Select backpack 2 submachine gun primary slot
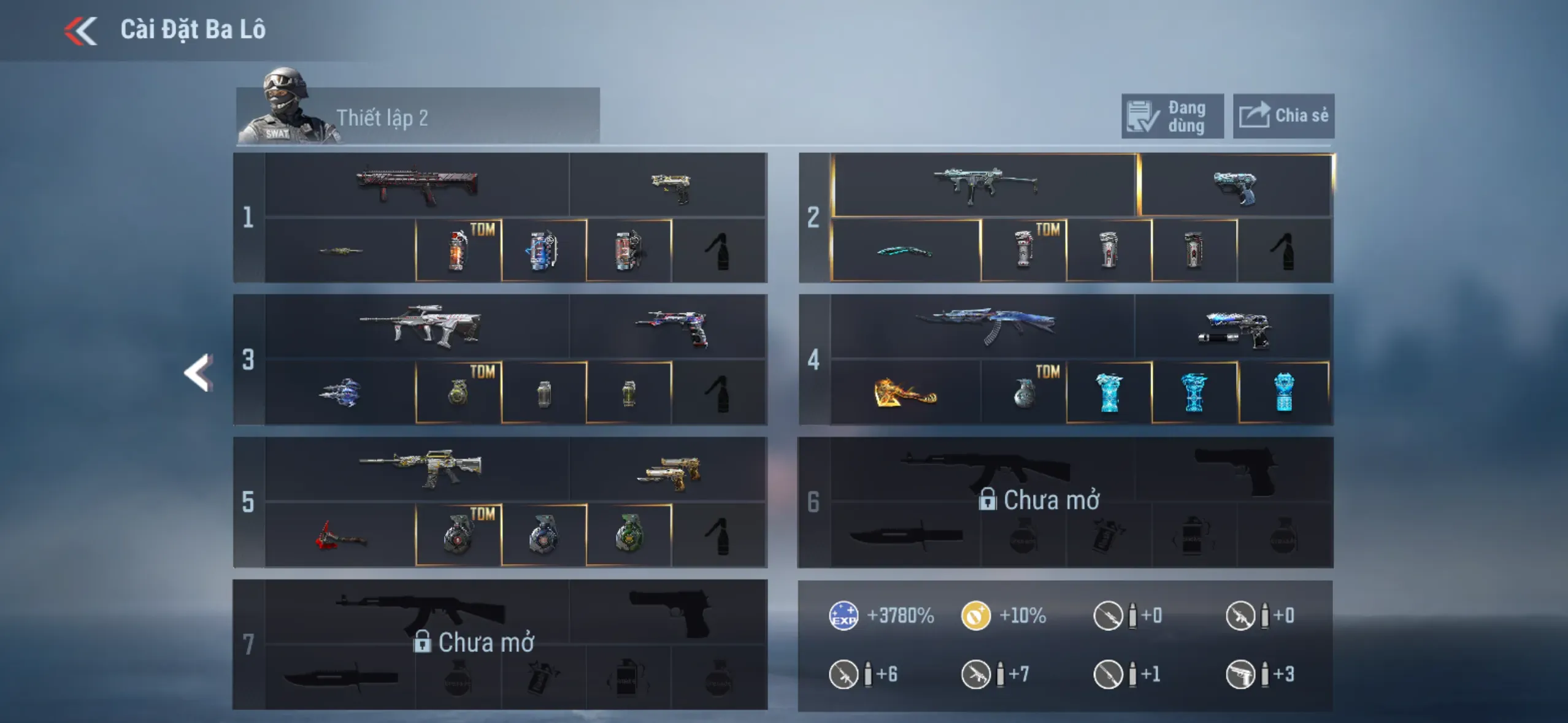This screenshot has width=1568, height=723. (x=984, y=185)
